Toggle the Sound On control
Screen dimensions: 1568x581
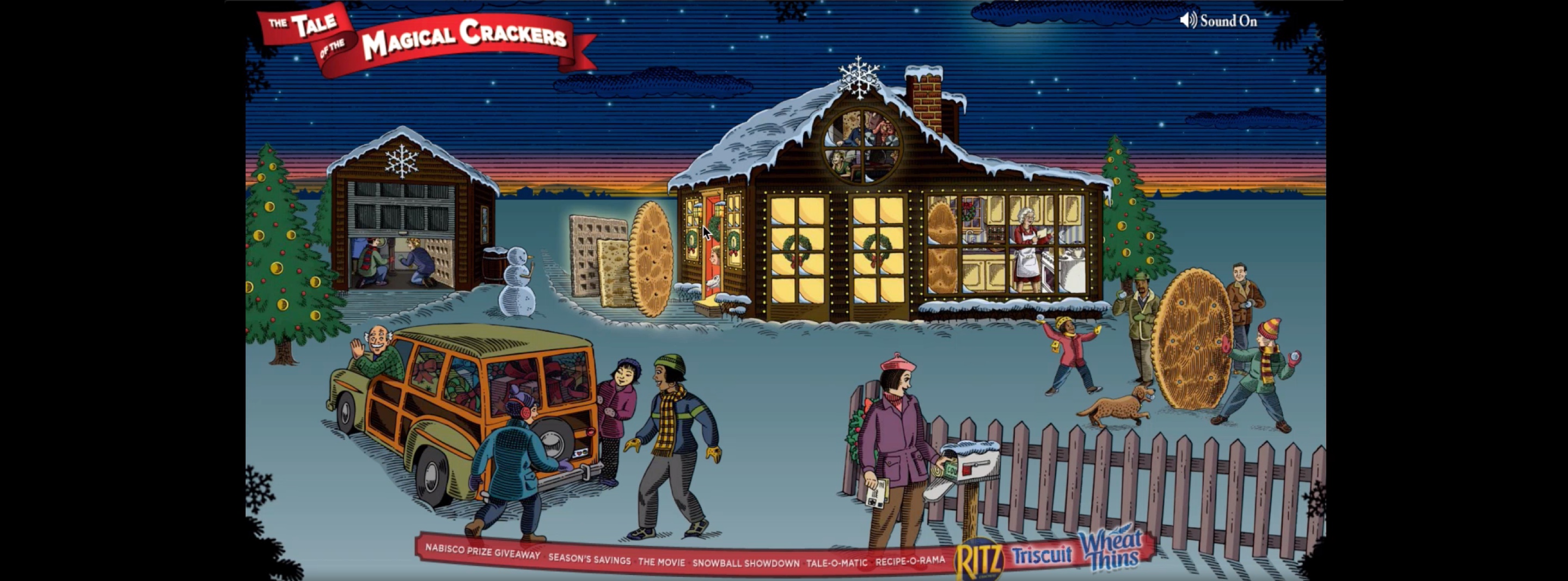[x=1218, y=21]
